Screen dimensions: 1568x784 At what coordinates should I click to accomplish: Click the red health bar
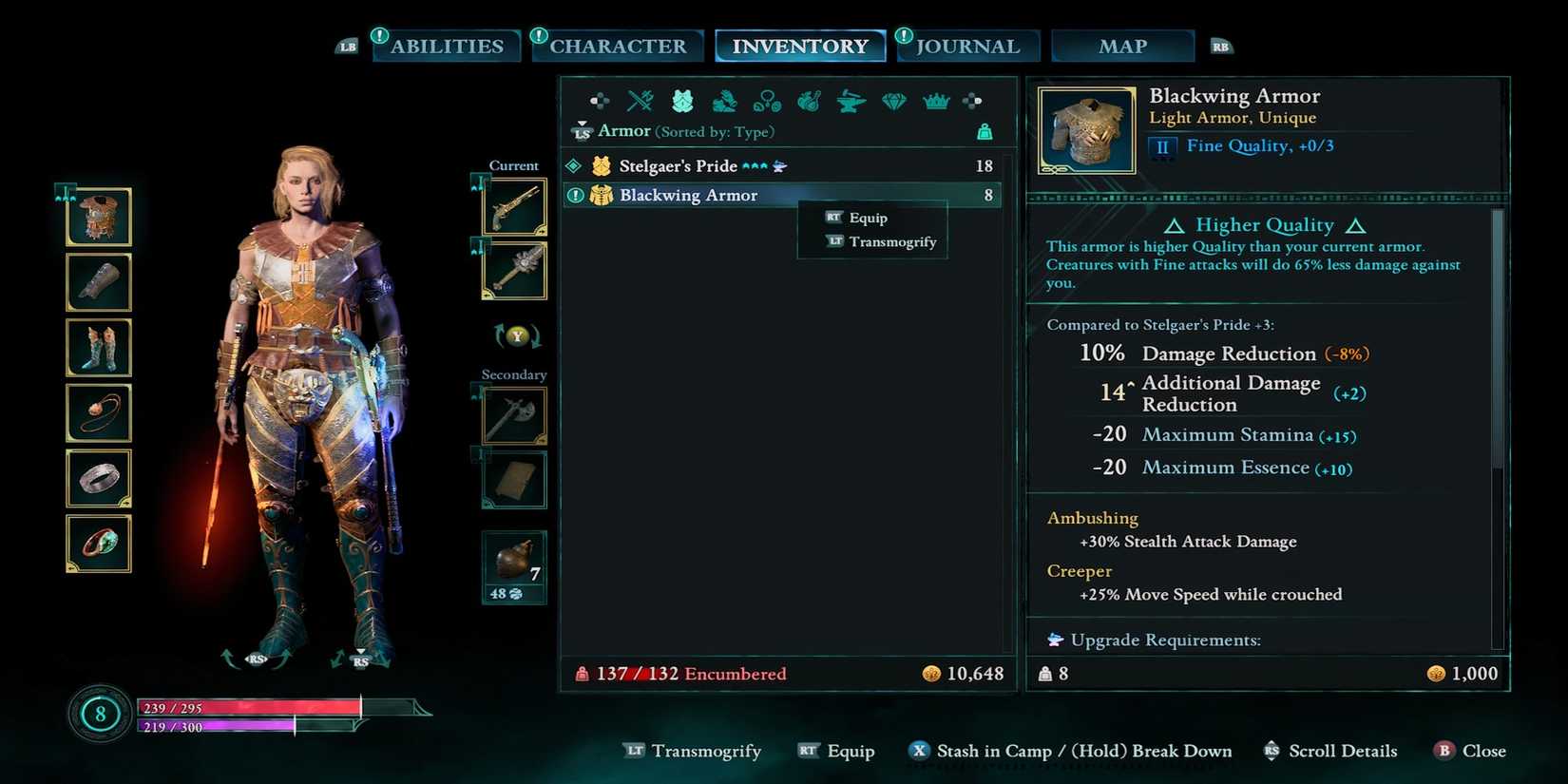(x=247, y=708)
